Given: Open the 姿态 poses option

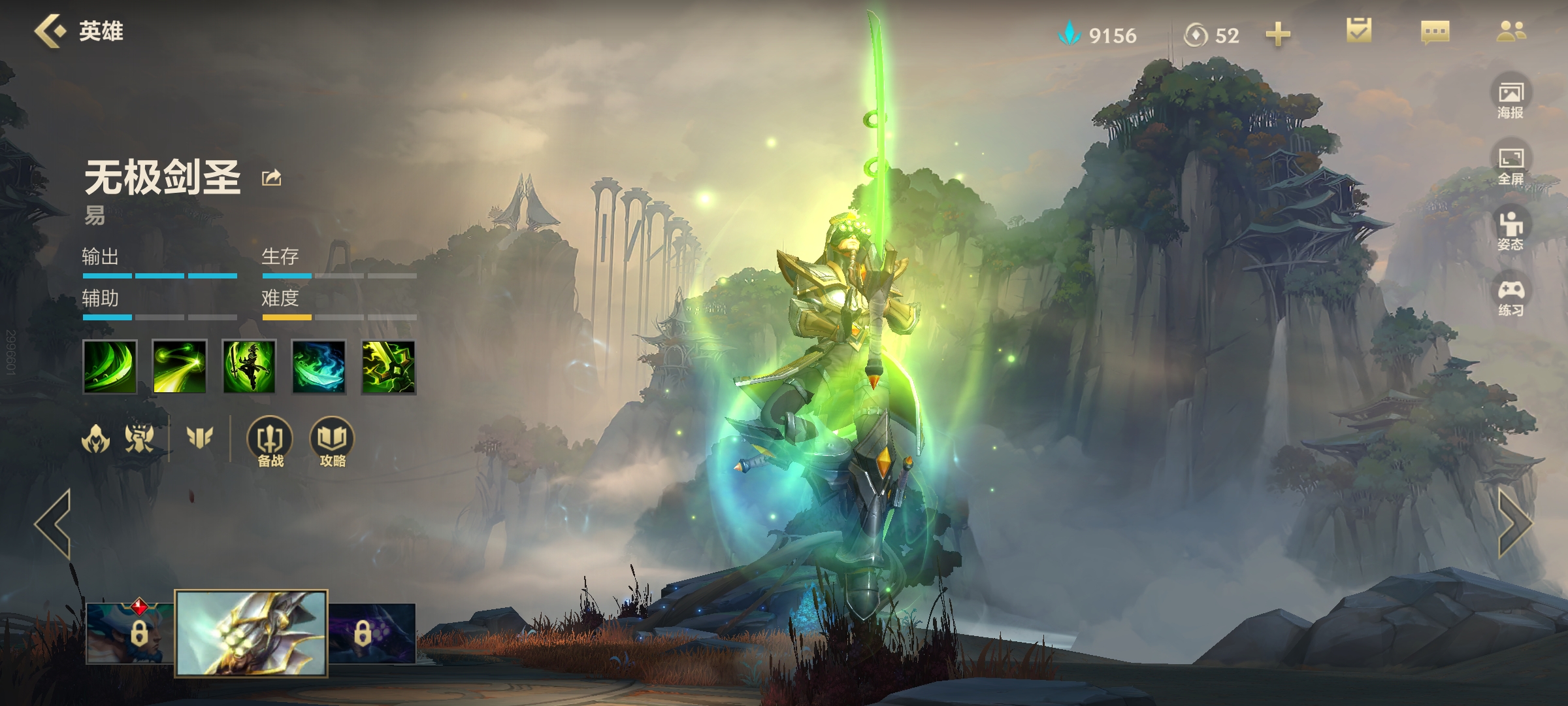Looking at the screenshot, I should (x=1511, y=231).
